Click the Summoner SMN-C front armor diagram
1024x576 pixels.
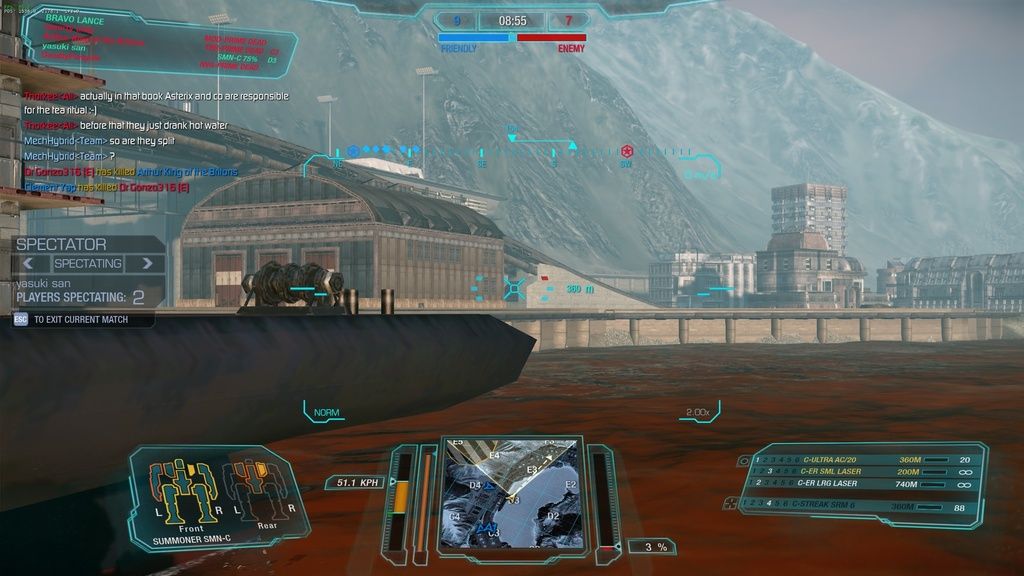(182, 492)
